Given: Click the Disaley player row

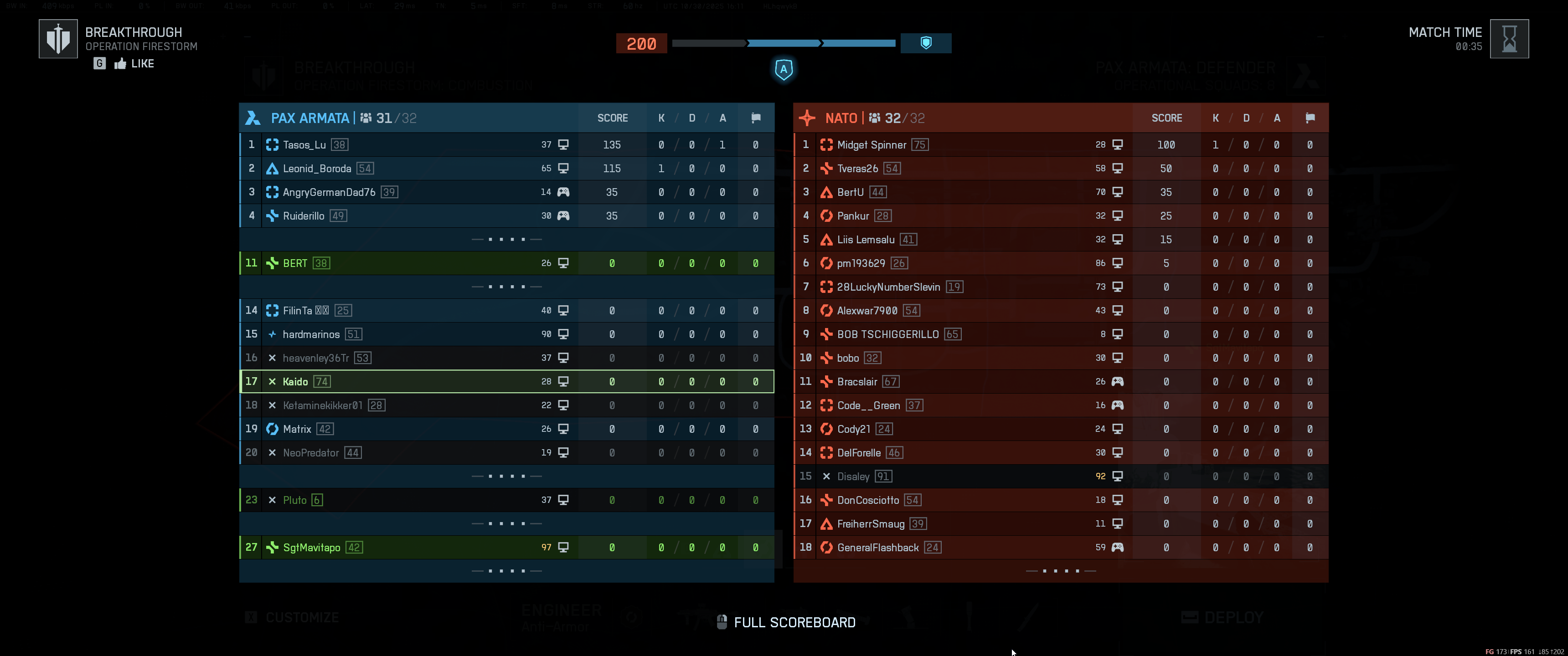Looking at the screenshot, I should 1060,477.
